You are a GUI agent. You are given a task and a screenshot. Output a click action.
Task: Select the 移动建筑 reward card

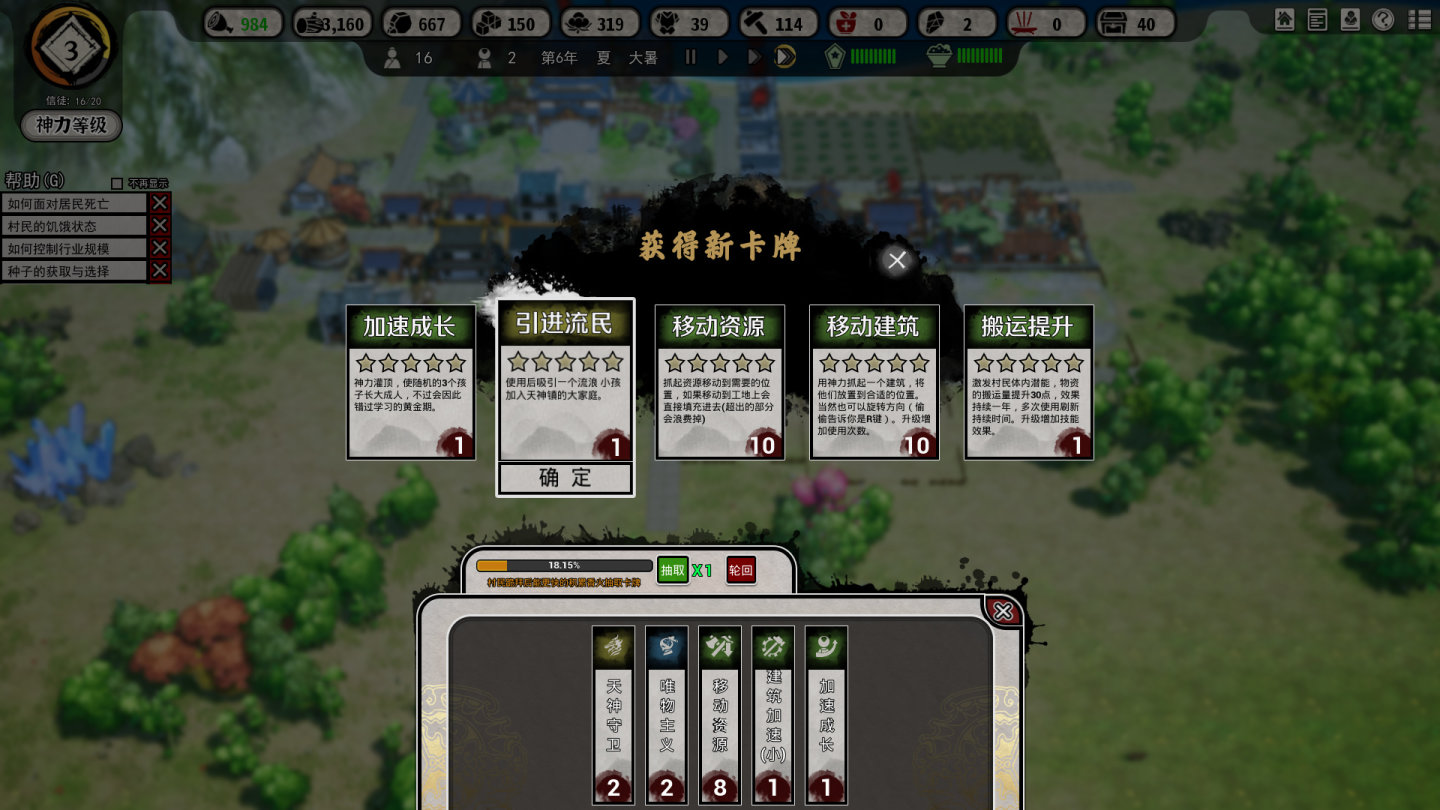coord(874,382)
